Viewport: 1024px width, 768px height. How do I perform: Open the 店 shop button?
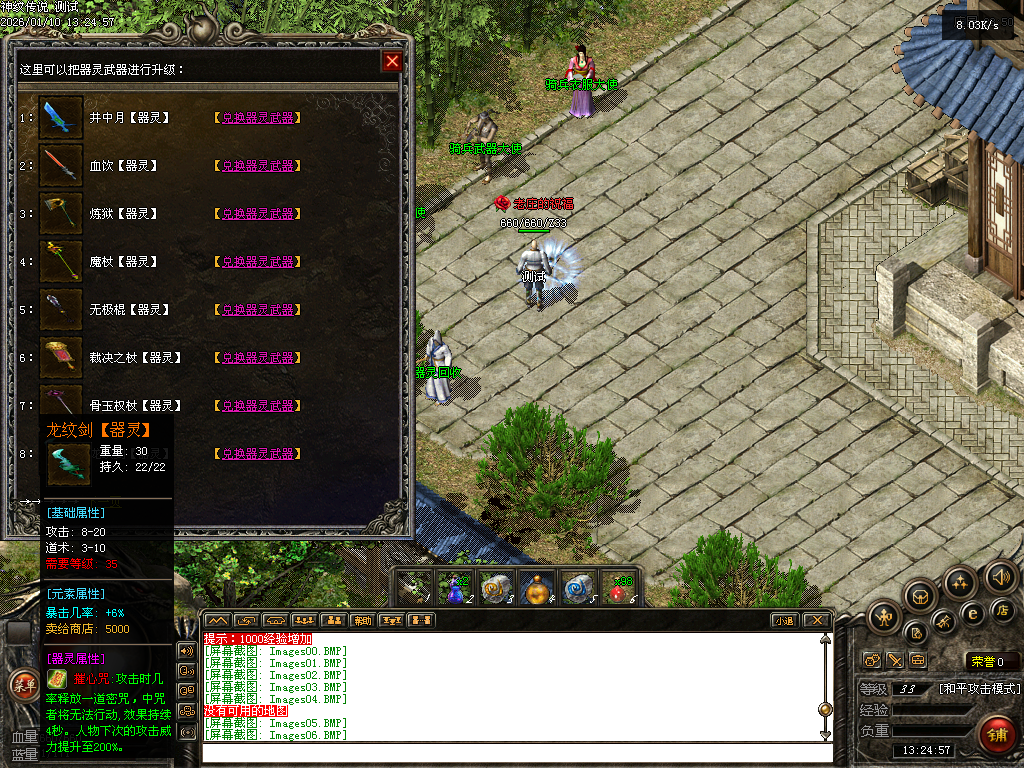tap(1002, 609)
